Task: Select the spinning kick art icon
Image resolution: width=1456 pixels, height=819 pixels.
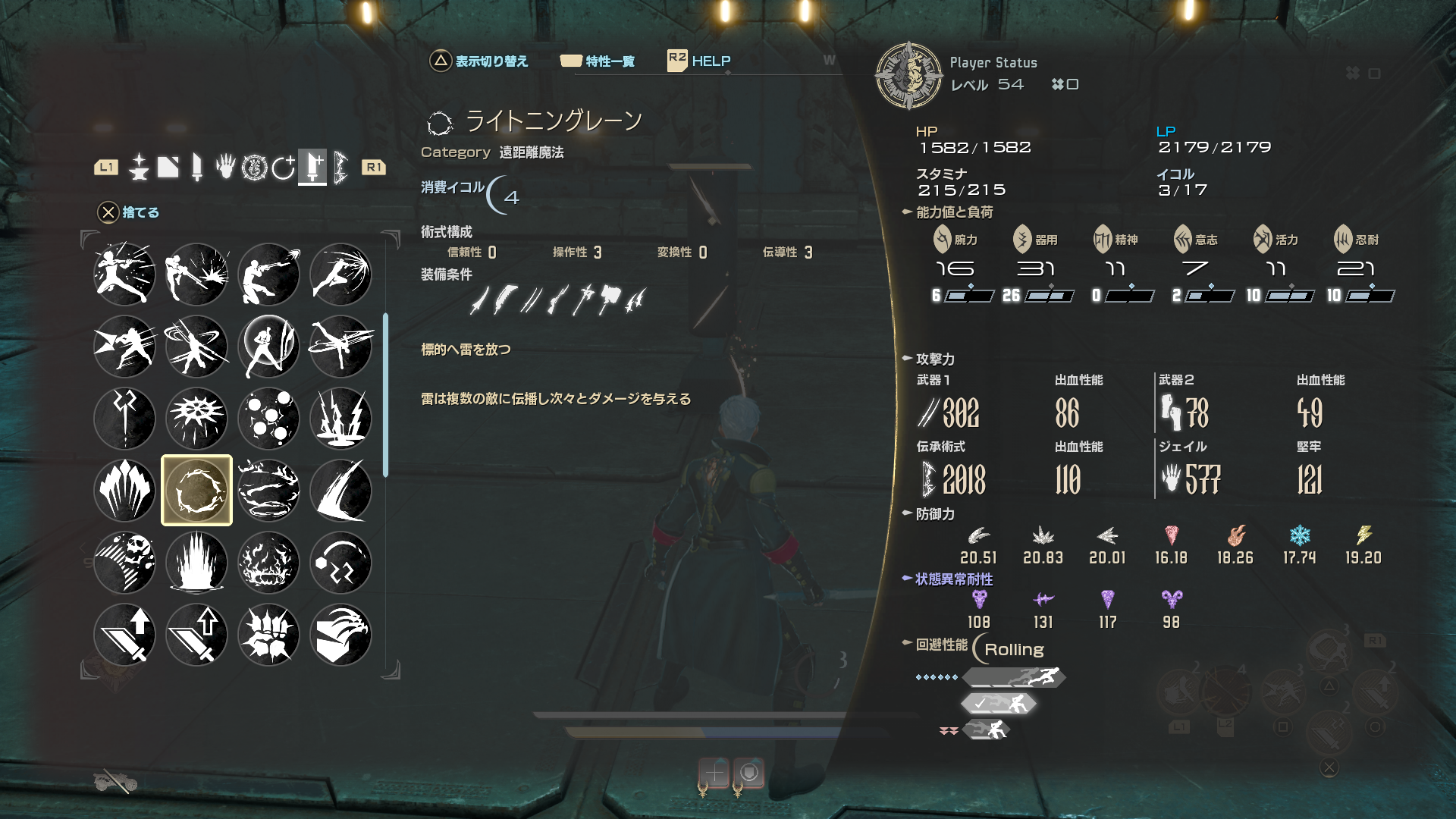Action: click(x=340, y=347)
